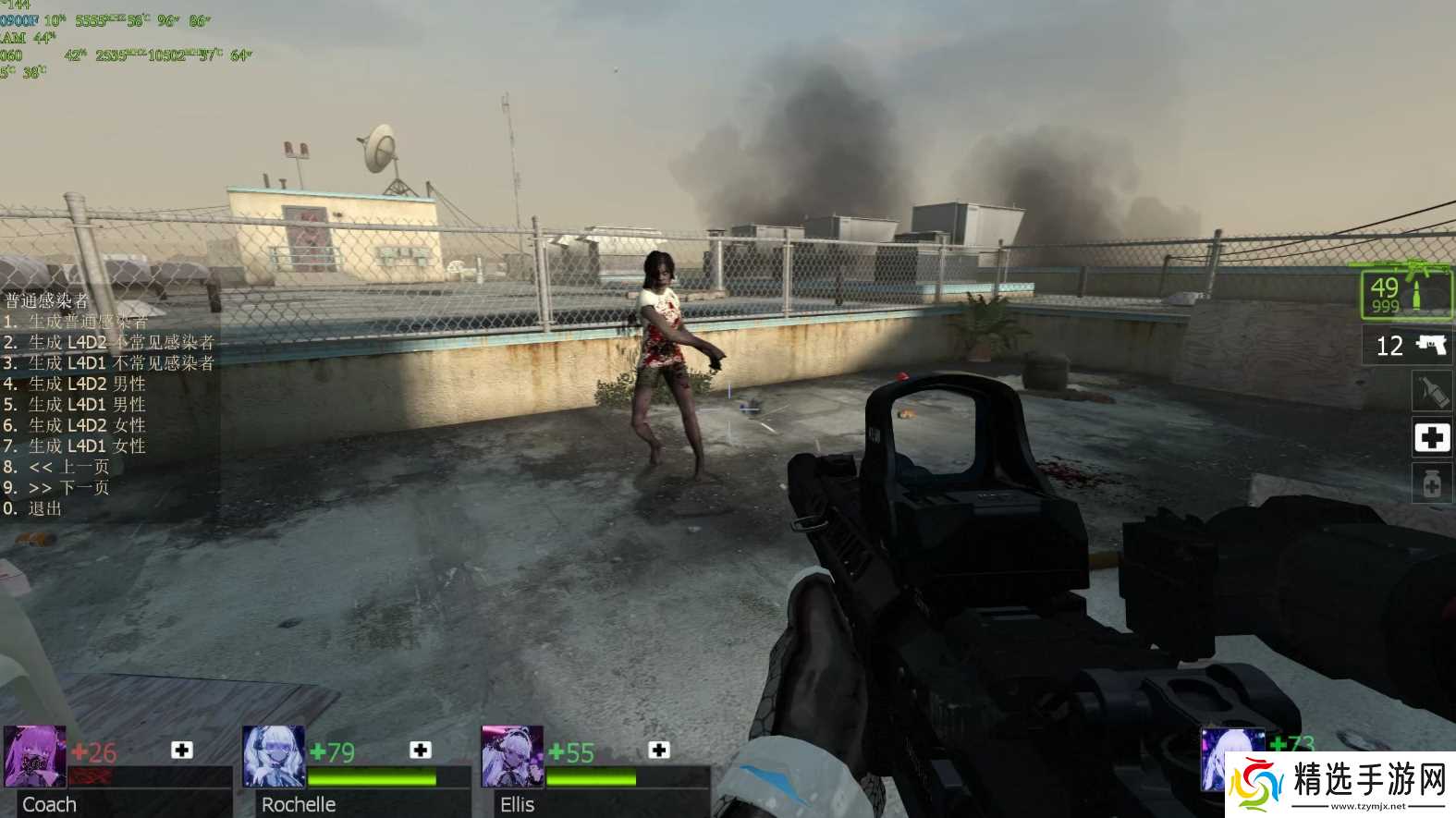
Task: Click Rochelle's teammate portrait
Action: point(273,757)
